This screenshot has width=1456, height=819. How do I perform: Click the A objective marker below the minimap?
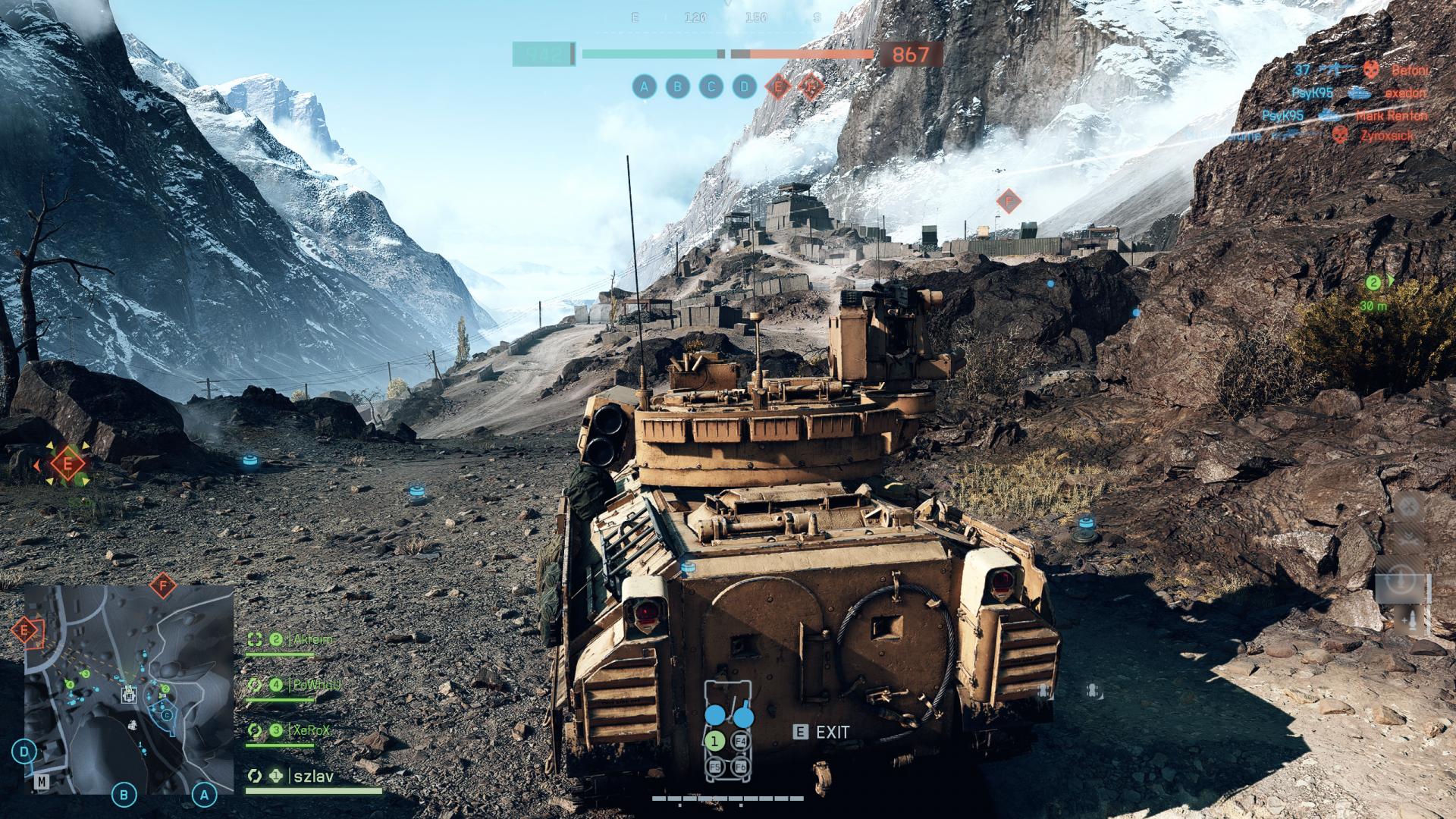[x=203, y=795]
